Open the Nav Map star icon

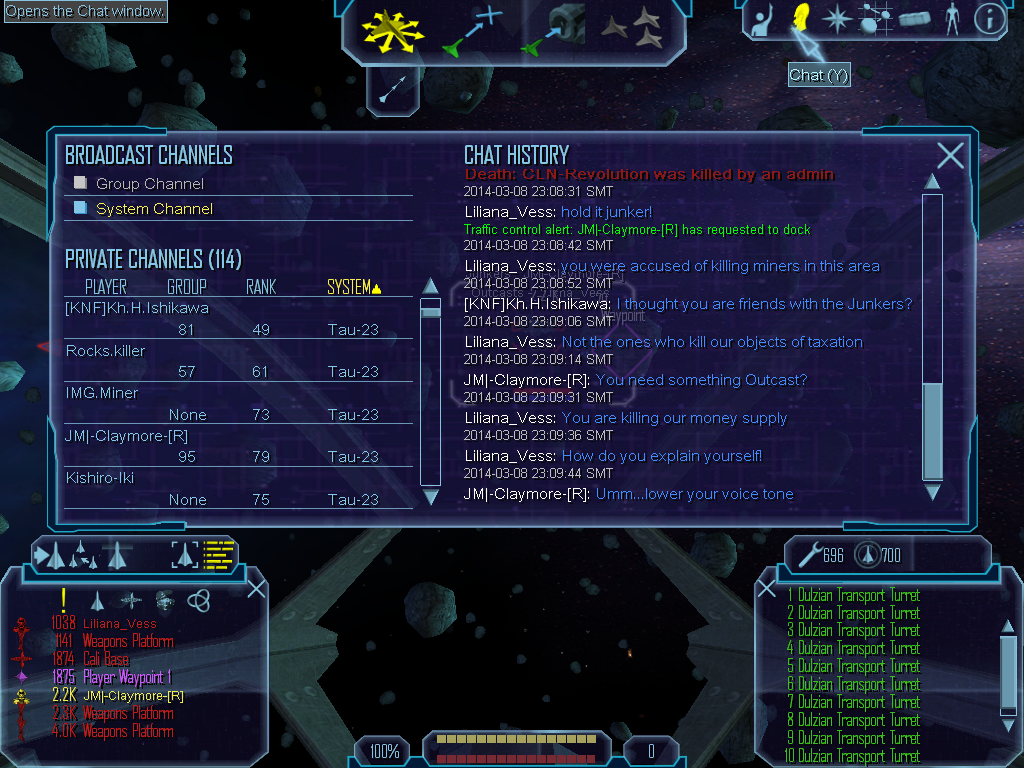tap(836, 18)
